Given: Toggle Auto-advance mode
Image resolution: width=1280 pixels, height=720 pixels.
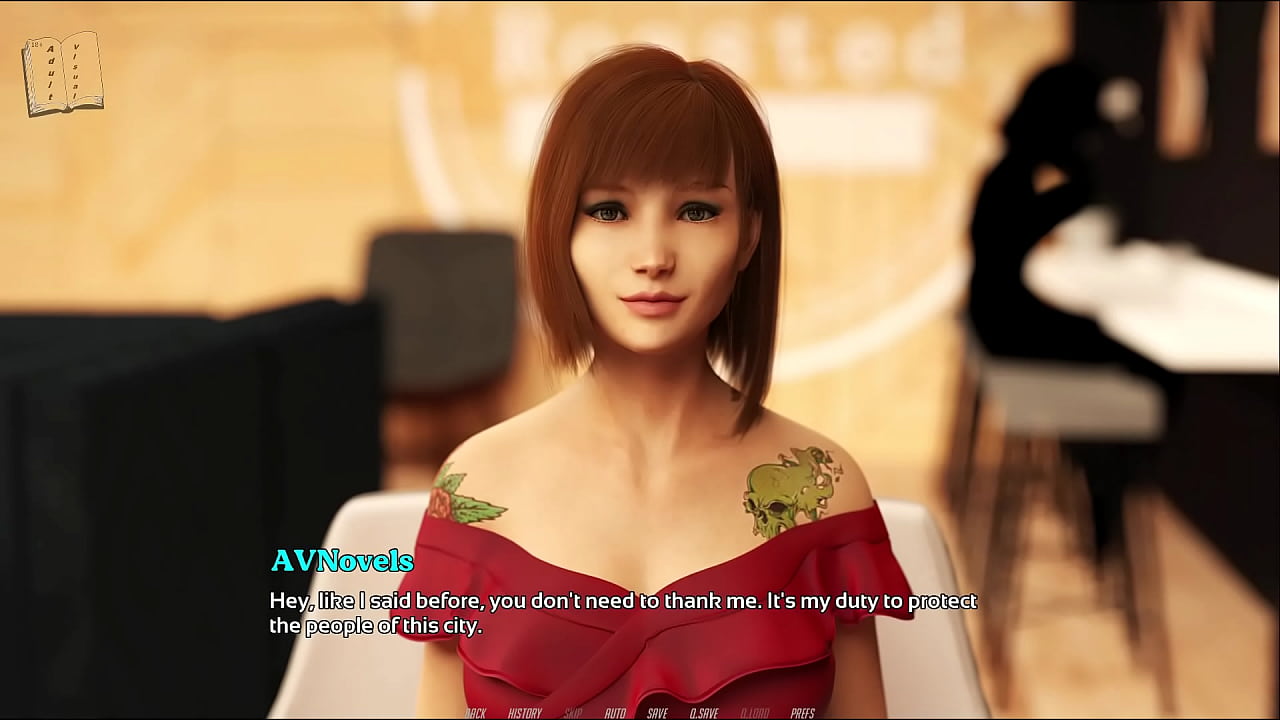Looking at the screenshot, I should pos(615,713).
